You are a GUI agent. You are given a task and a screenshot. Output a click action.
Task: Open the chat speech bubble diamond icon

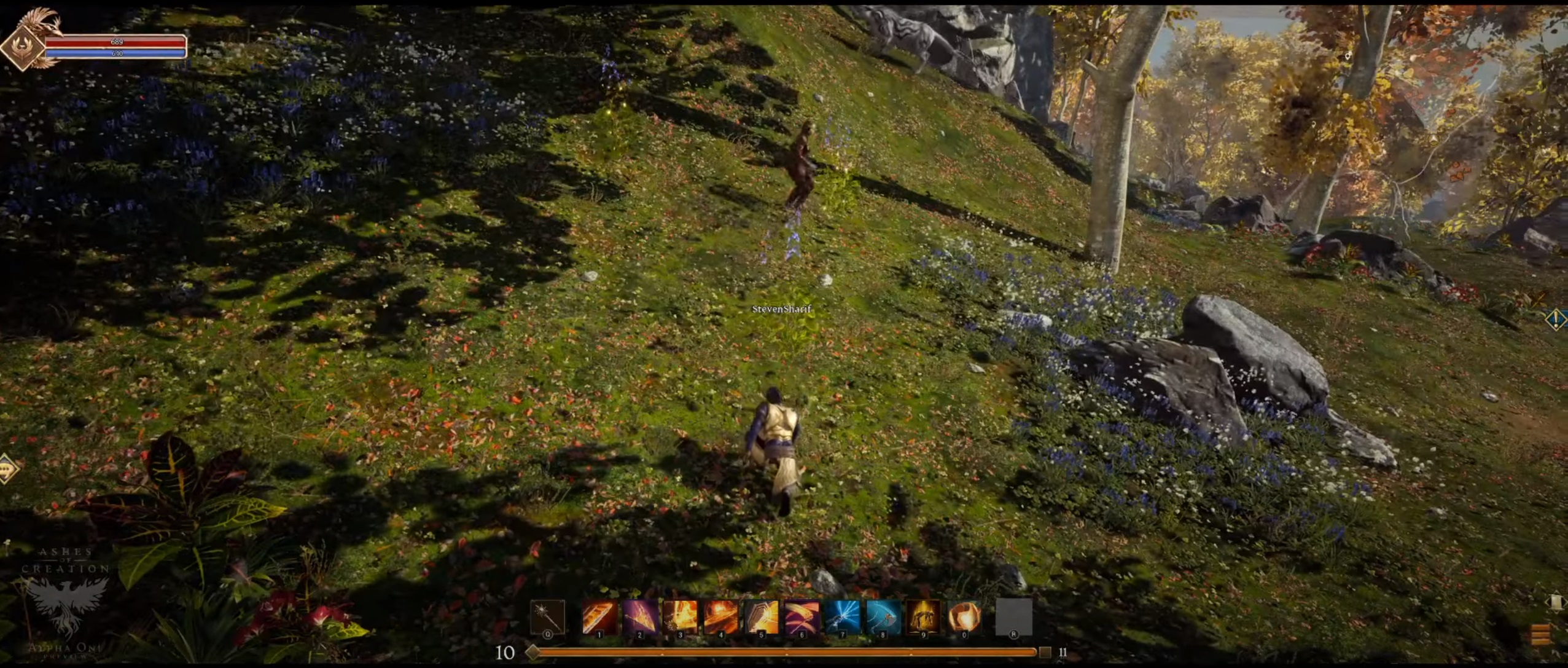click(x=7, y=470)
